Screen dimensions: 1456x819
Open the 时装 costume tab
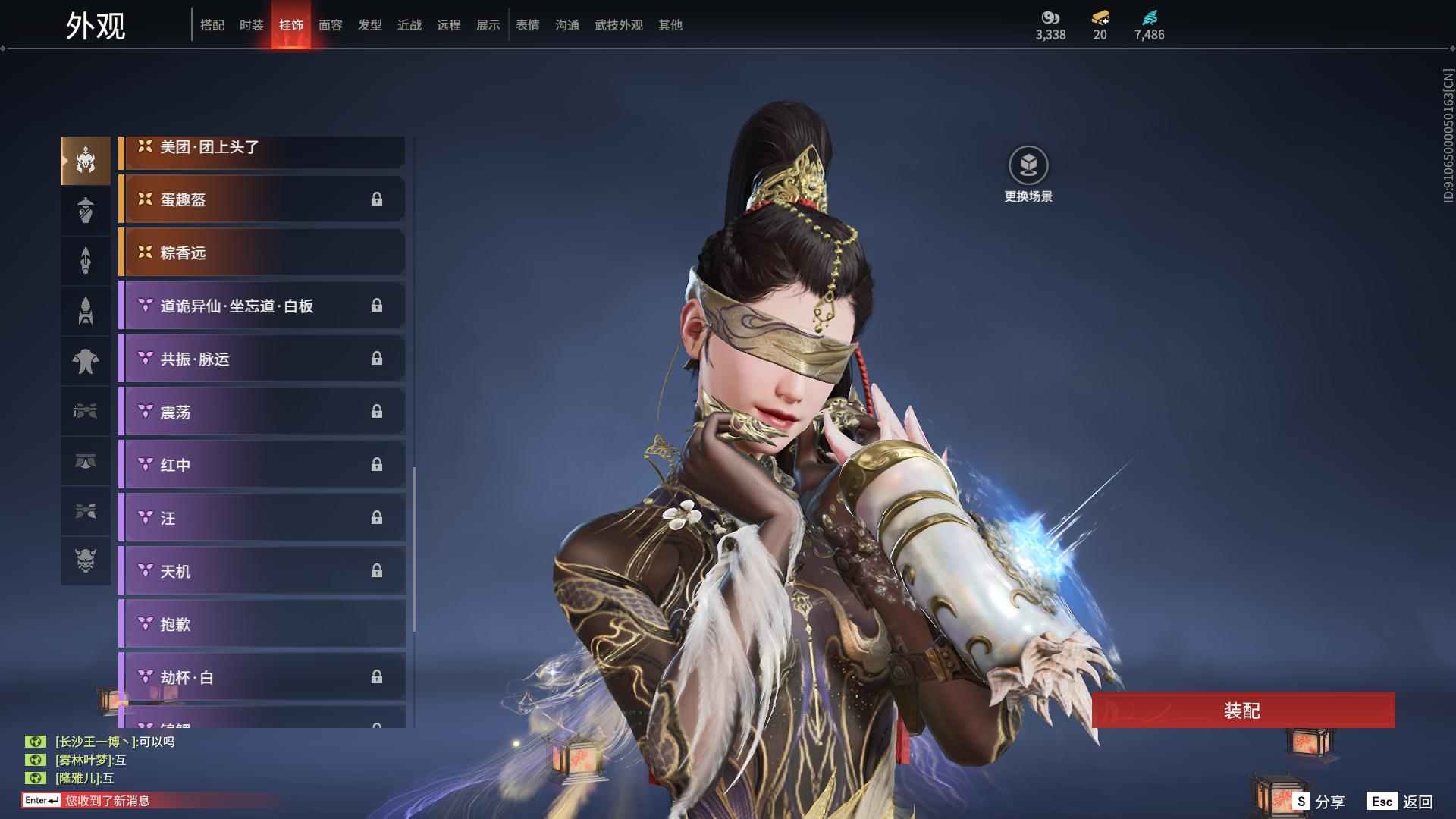point(252,25)
